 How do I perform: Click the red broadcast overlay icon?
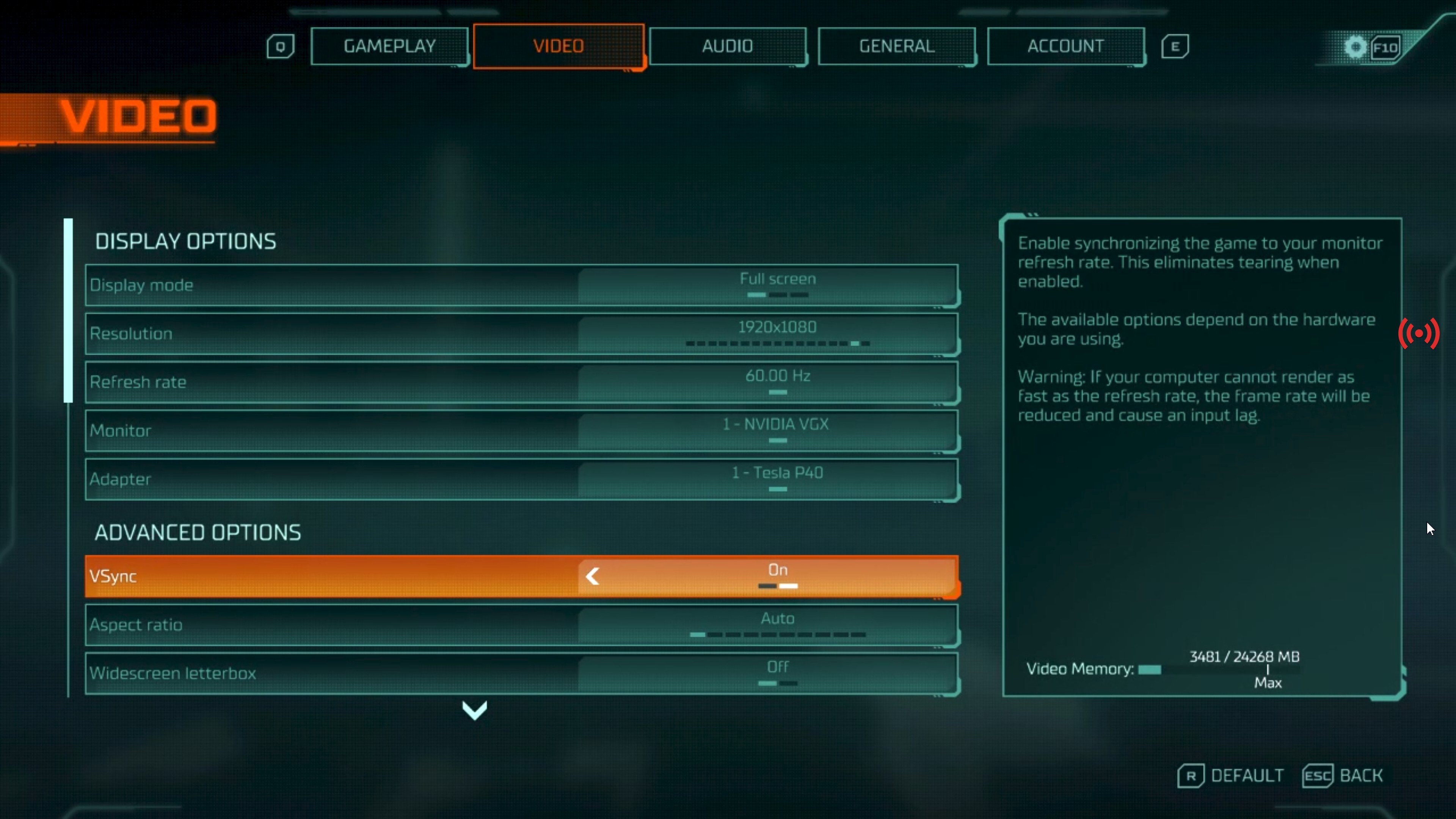tap(1419, 334)
